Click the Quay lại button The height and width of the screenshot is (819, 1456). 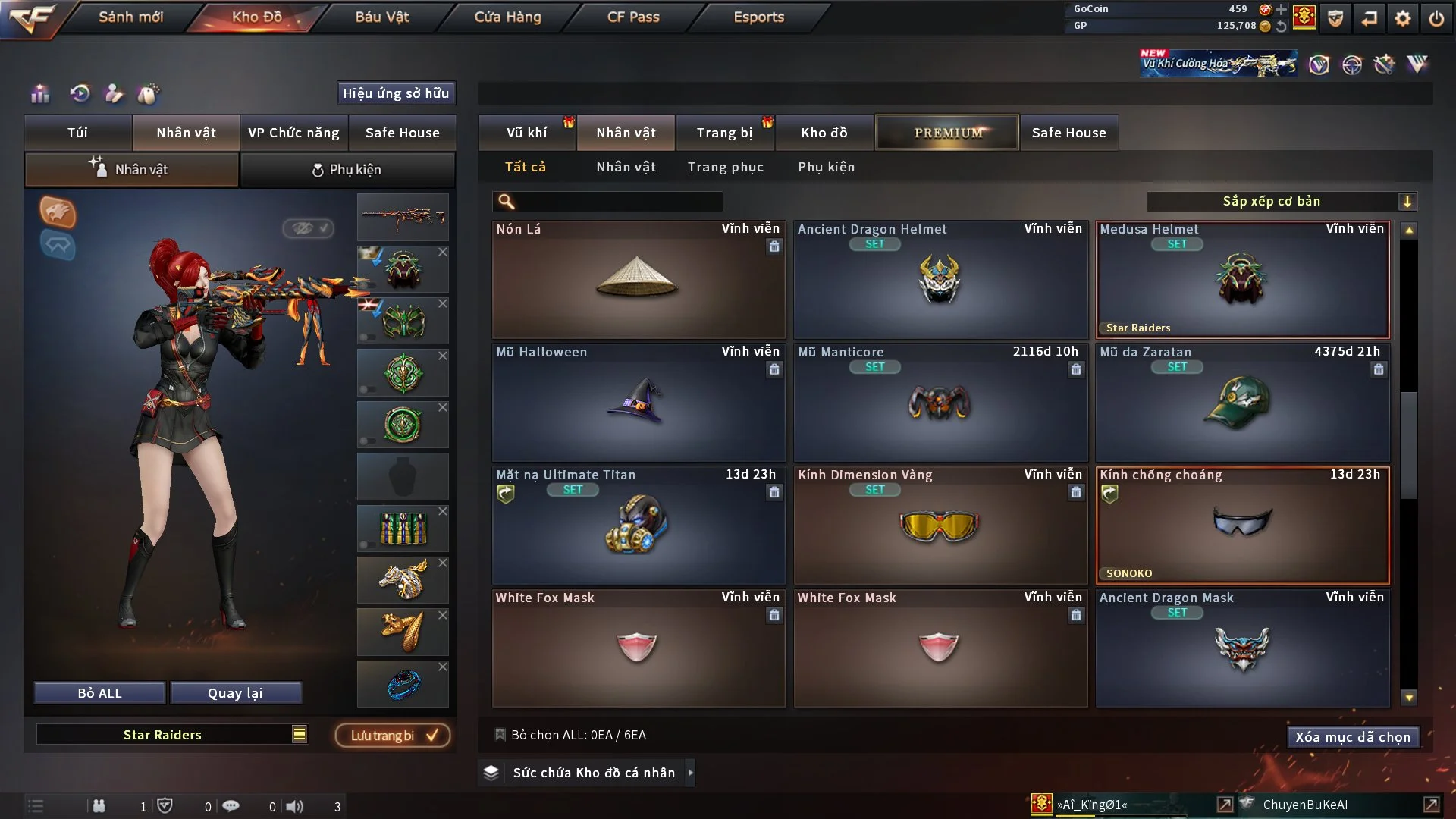(235, 693)
